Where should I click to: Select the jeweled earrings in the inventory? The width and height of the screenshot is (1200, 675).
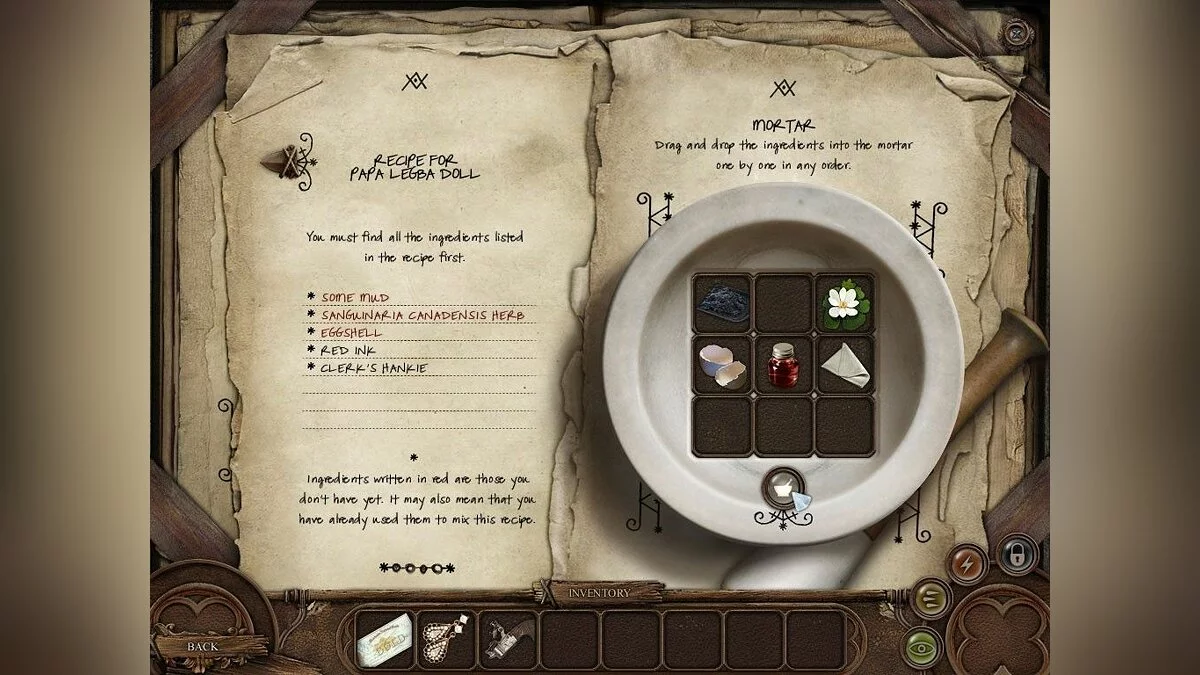pos(446,640)
